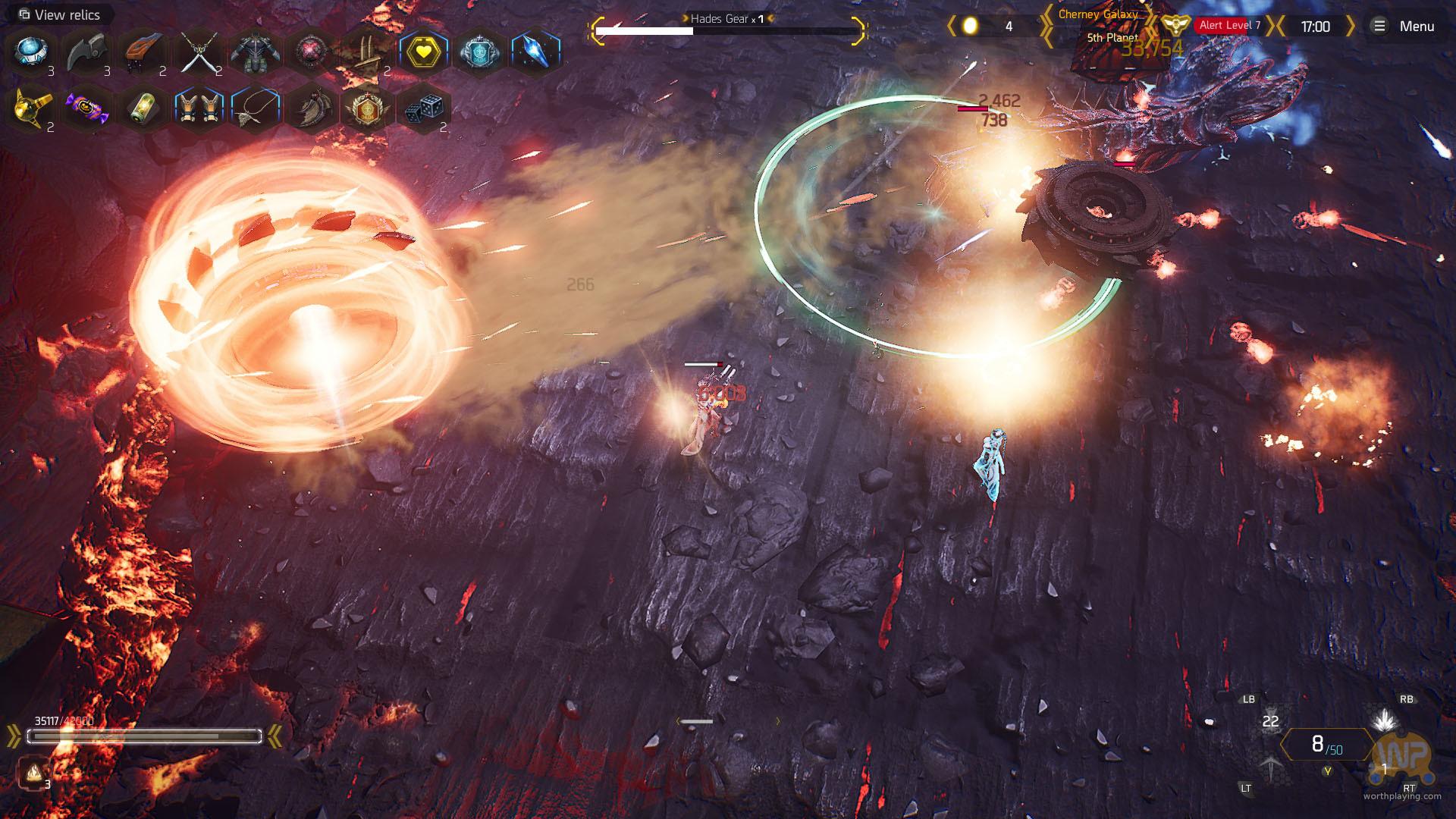The height and width of the screenshot is (819, 1456).
Task: Open the Menu button
Action: point(1404,27)
